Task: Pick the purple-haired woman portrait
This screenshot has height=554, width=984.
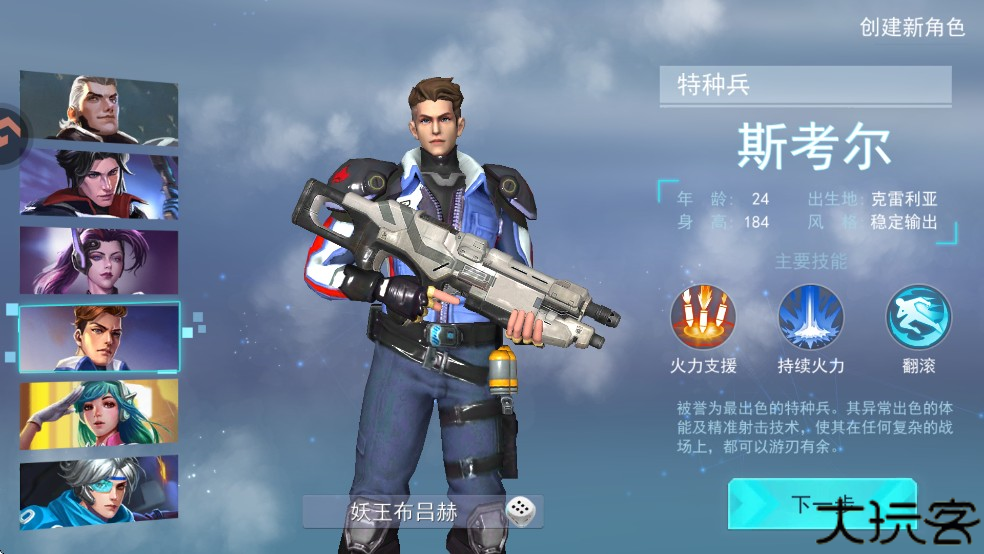Action: (98, 260)
